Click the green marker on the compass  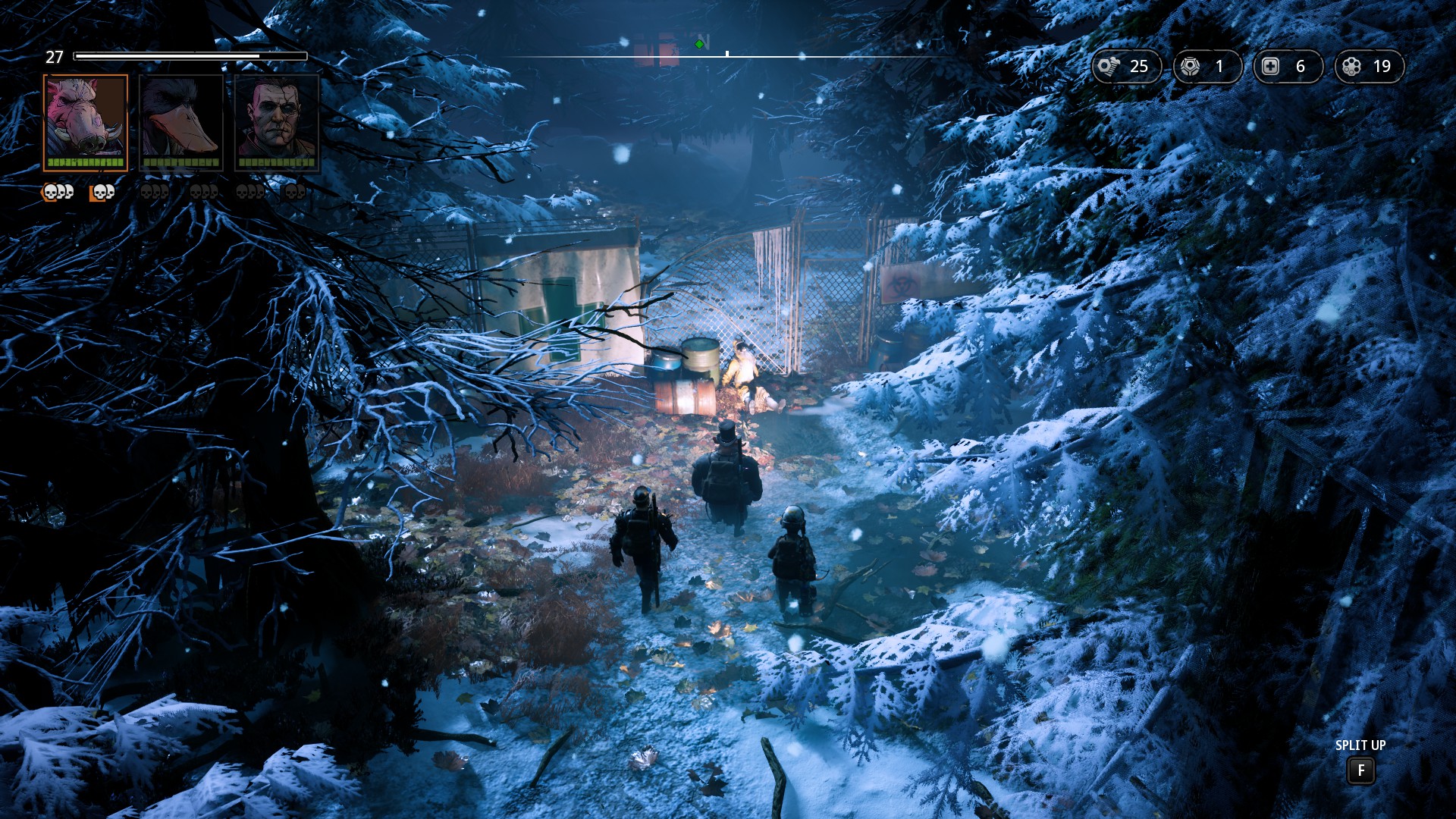tap(699, 45)
